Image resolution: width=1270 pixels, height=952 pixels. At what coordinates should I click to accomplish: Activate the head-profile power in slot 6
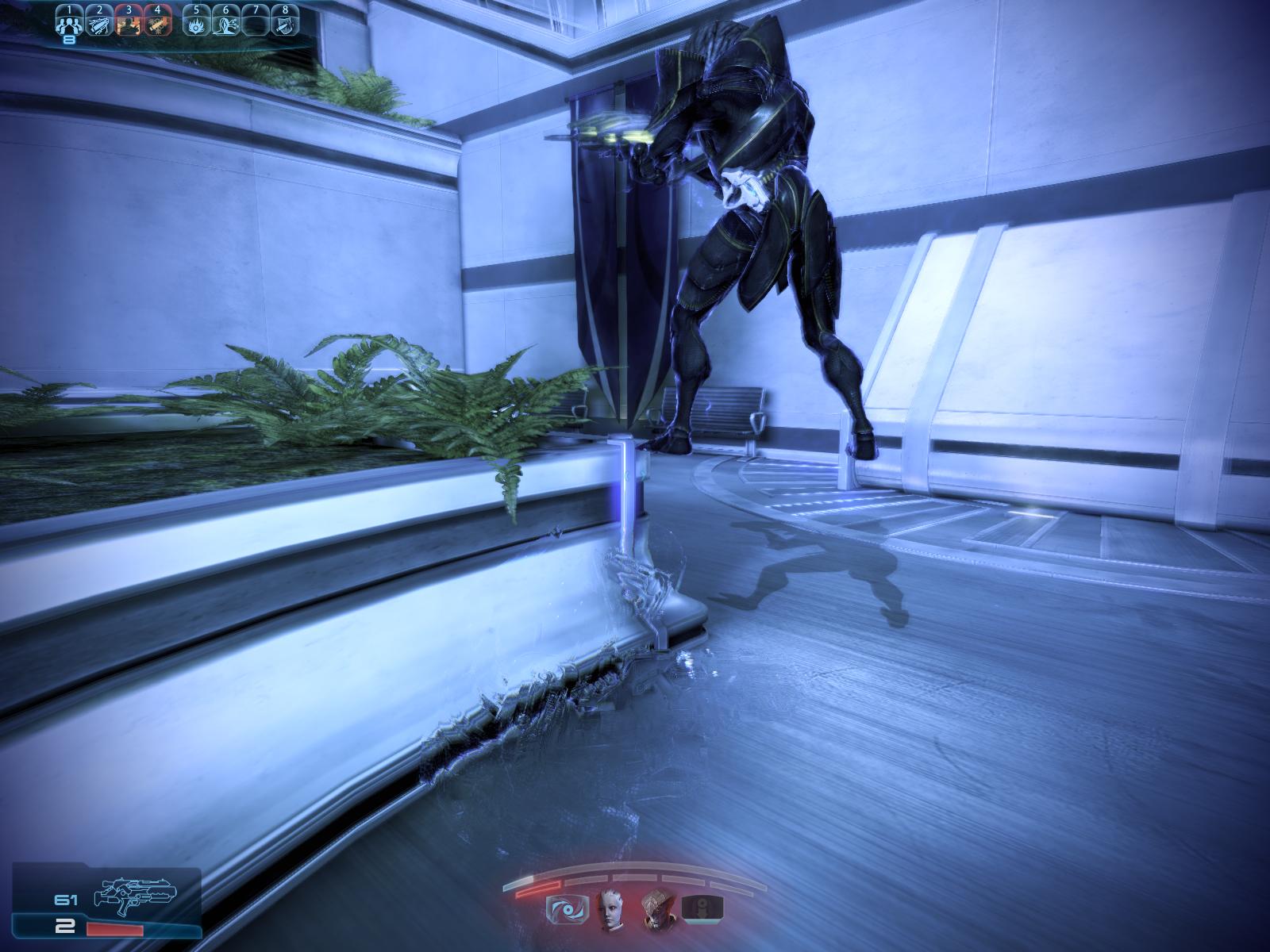tap(225, 25)
